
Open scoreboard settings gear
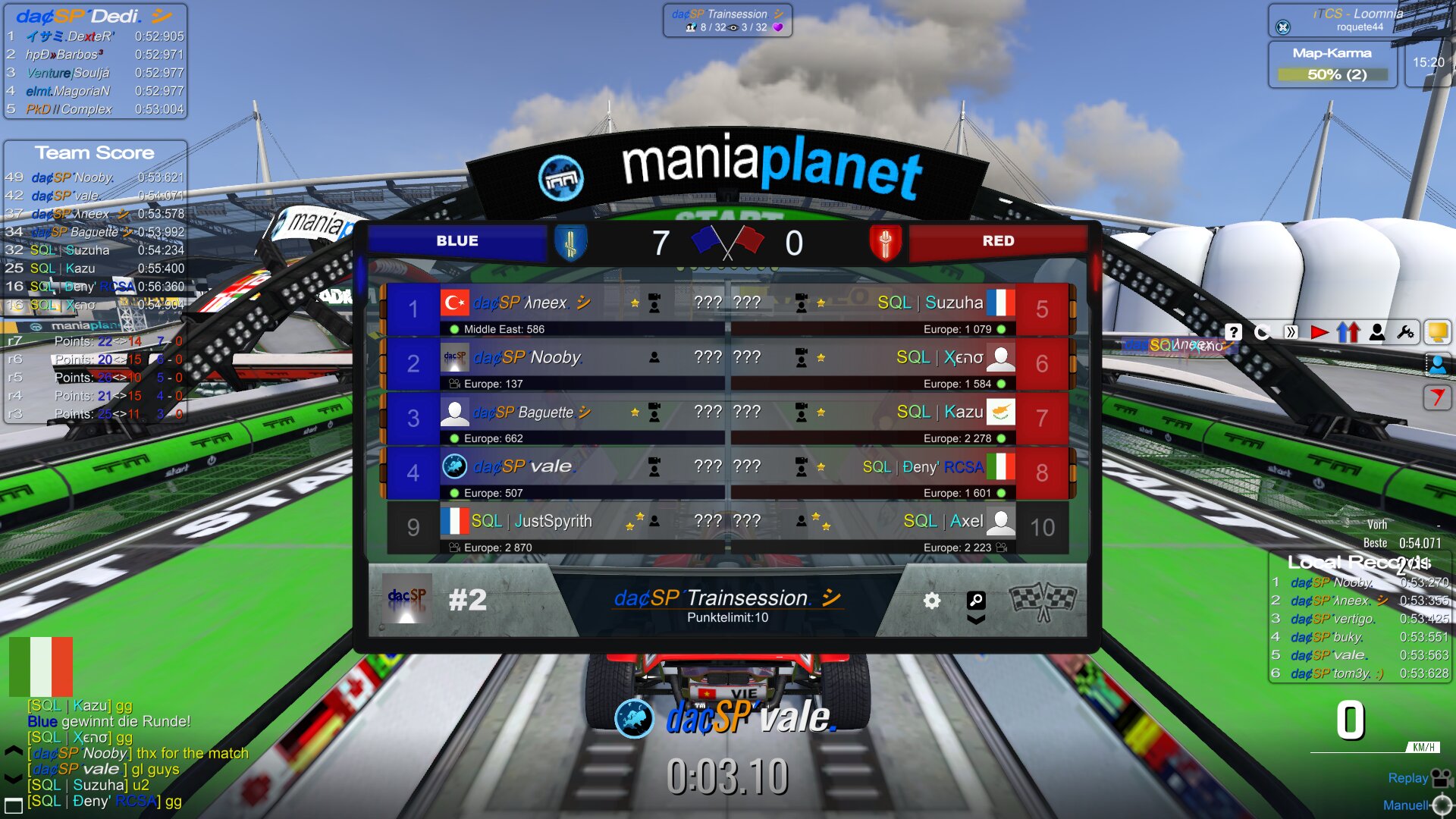click(x=932, y=601)
